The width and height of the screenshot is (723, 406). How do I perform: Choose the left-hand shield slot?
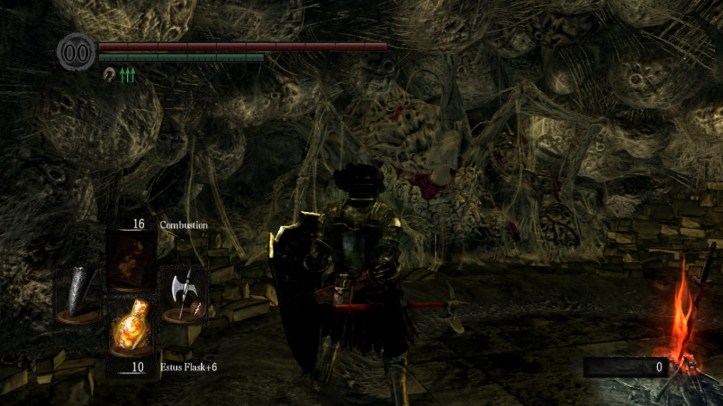tap(79, 293)
